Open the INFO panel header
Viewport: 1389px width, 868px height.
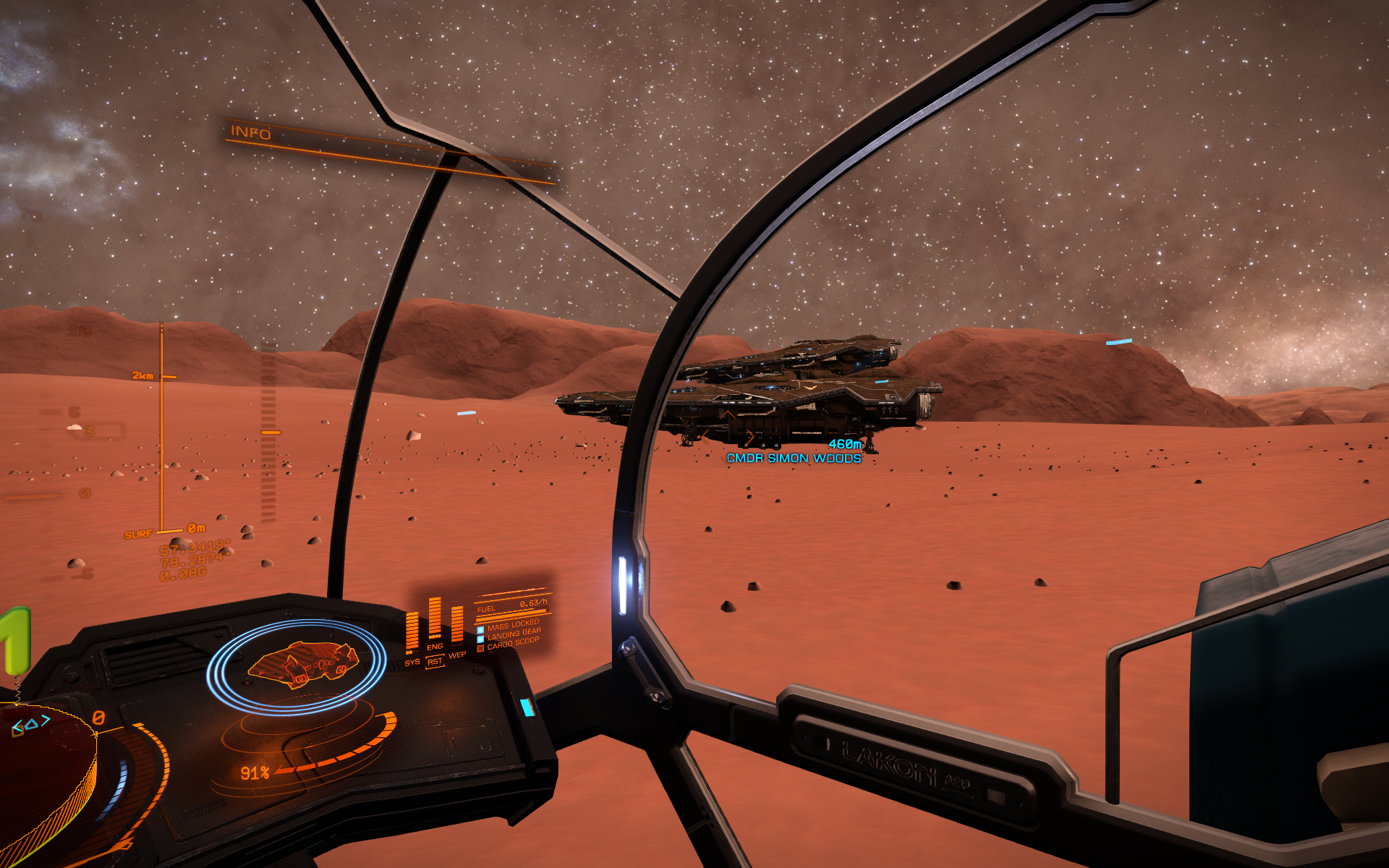pyautogui.click(x=250, y=132)
